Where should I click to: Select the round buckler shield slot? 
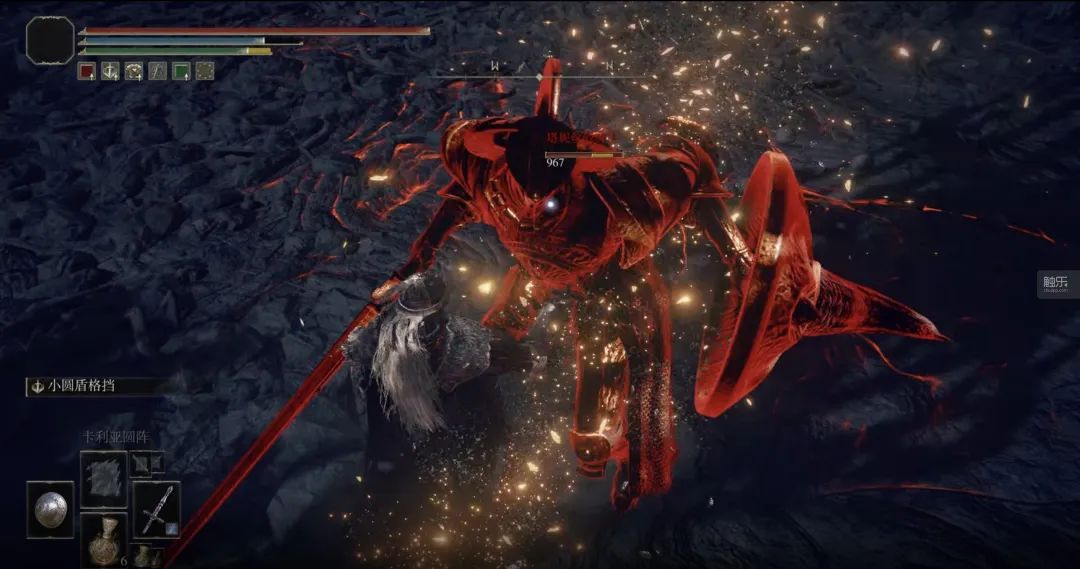click(50, 509)
